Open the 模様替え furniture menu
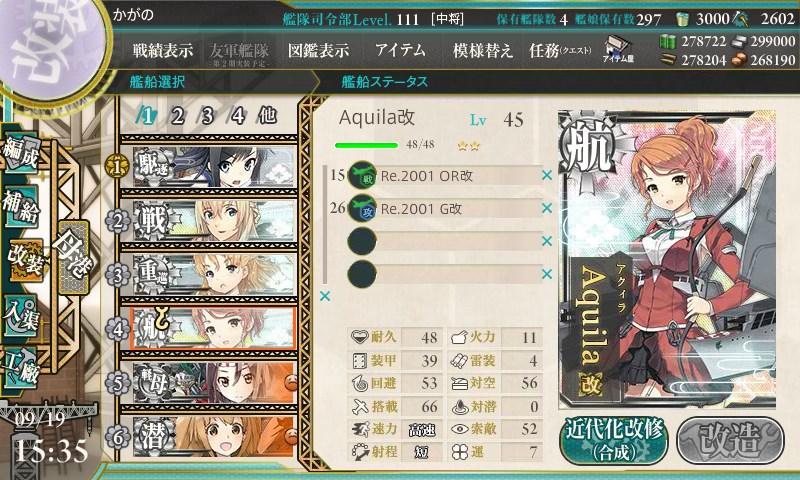This screenshot has width=800, height=480. (483, 51)
